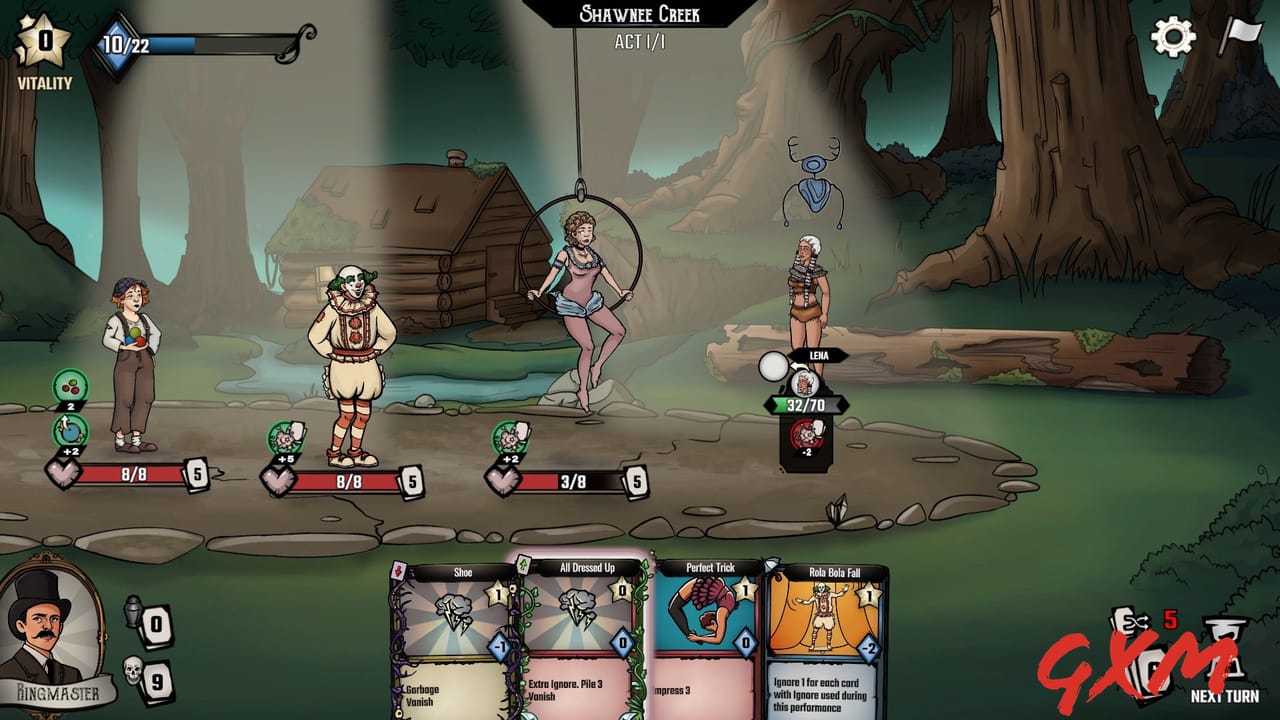Expand the Shoe card's red suit marker
1280x720 pixels.
click(x=398, y=569)
